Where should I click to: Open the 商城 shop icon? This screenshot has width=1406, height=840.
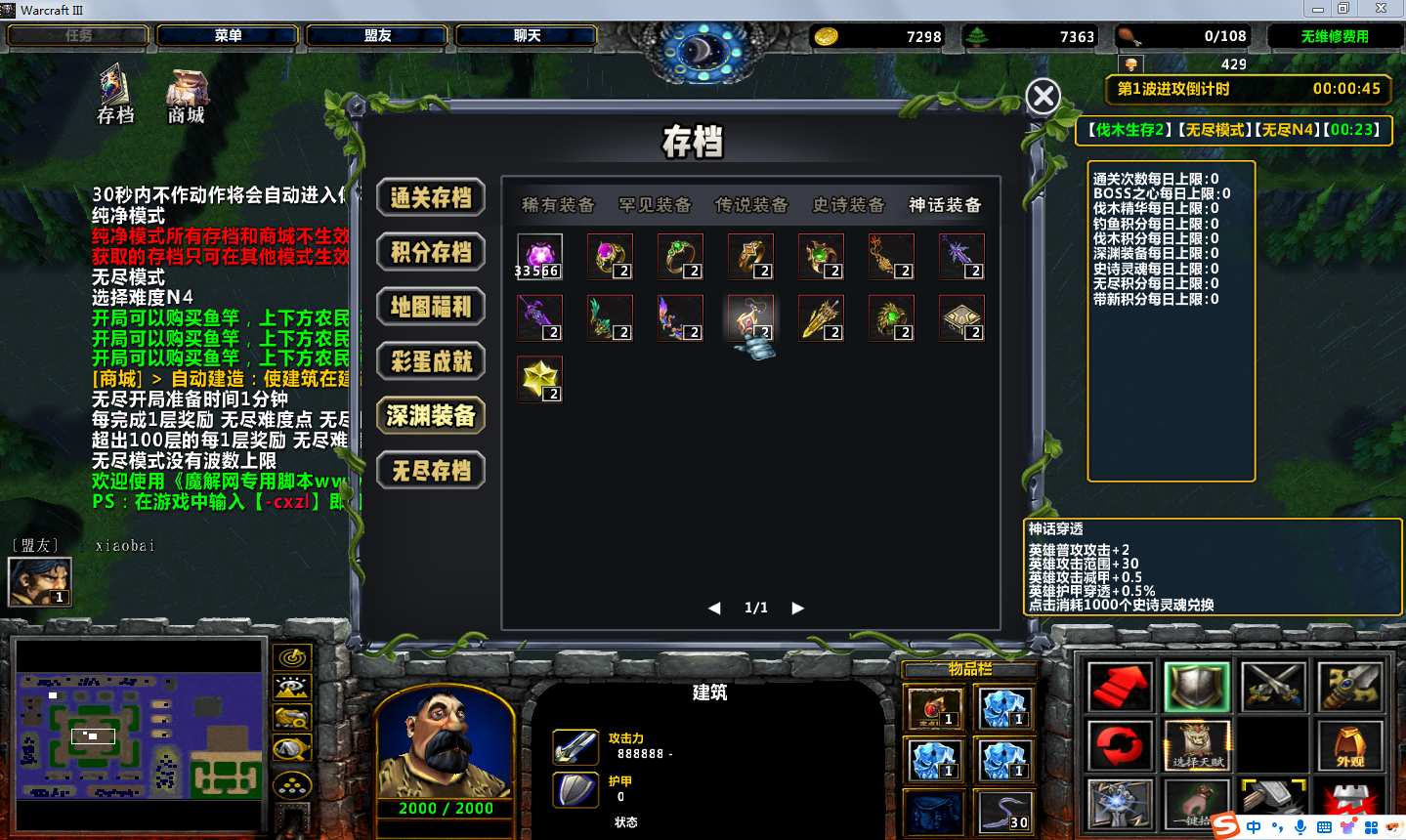click(x=186, y=96)
